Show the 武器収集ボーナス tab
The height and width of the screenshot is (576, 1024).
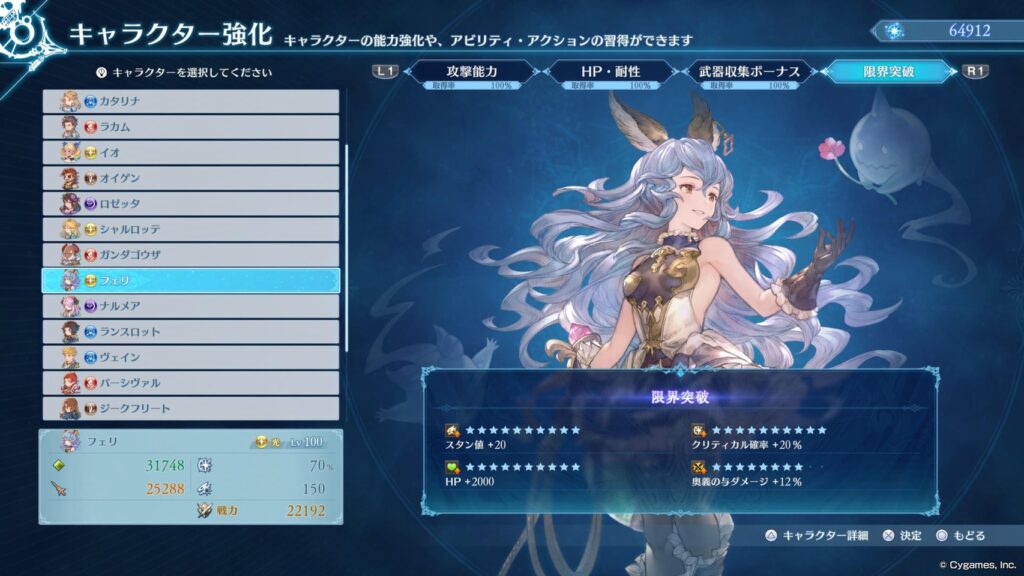pos(750,73)
